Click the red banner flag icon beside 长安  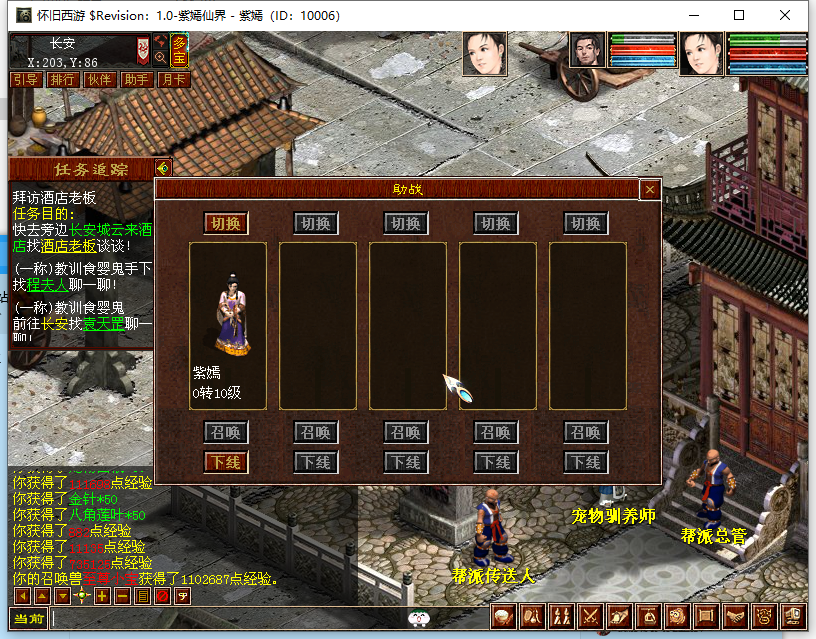coord(143,47)
